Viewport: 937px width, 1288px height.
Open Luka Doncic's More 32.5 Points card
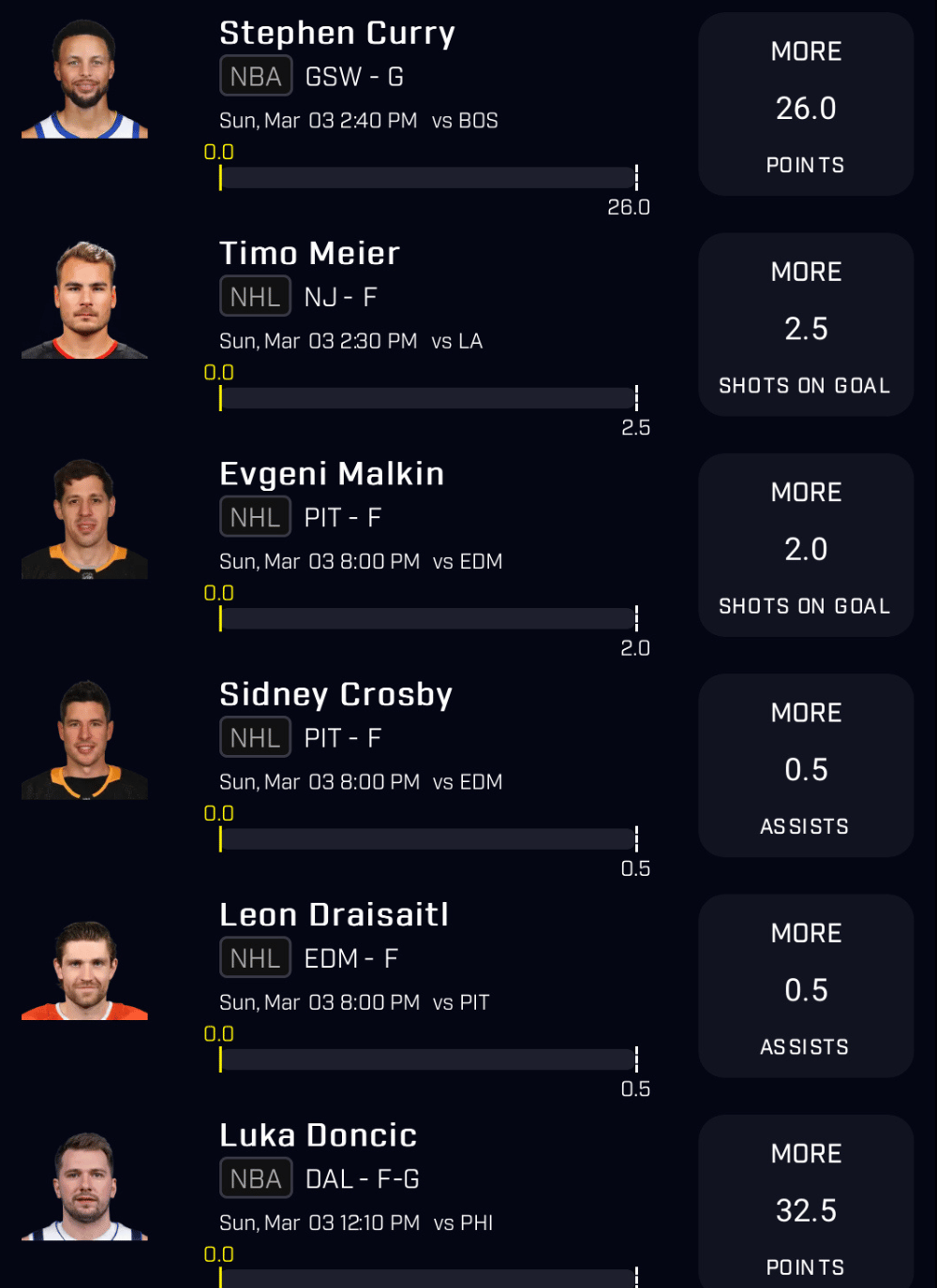(x=806, y=1204)
